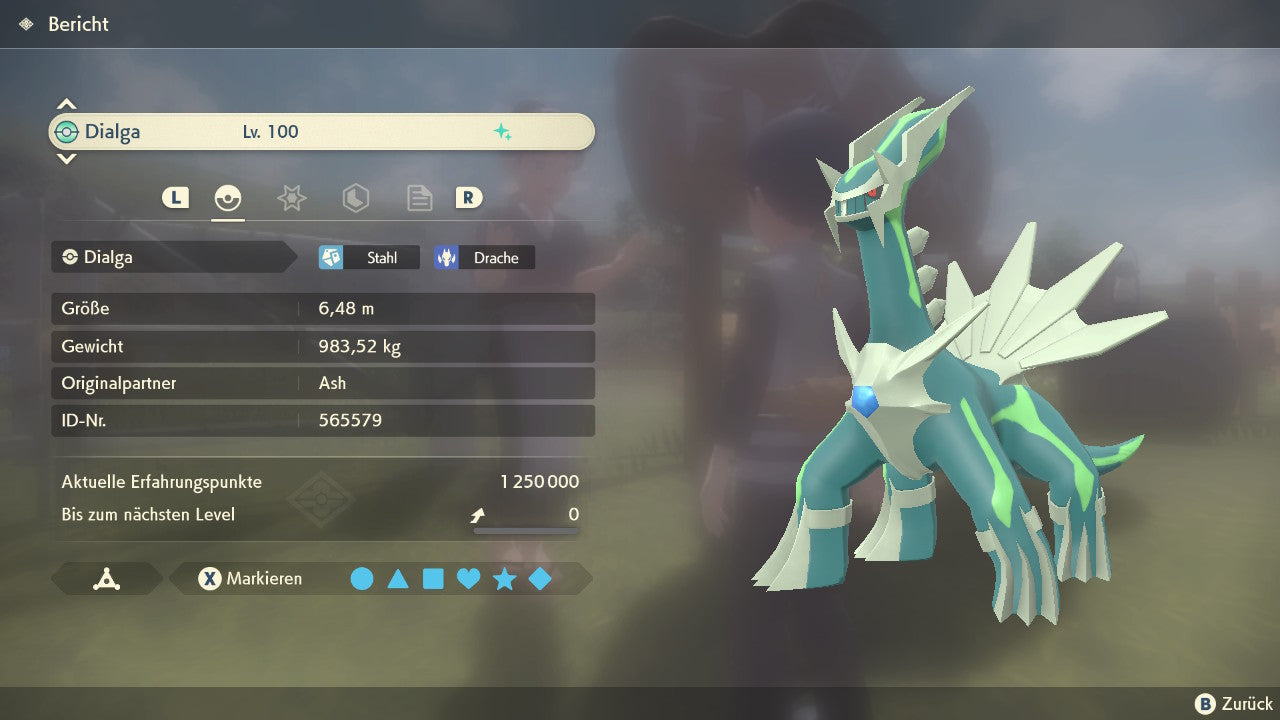The image size is (1280, 720).
Task: Select previous Pokémon with the up arrow
Action: 66,104
